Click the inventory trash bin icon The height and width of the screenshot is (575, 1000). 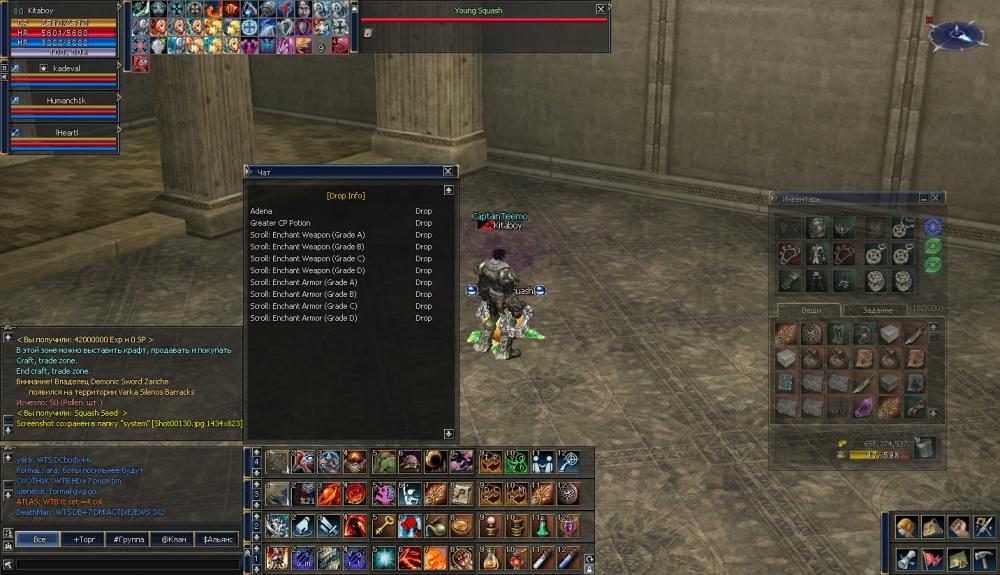coord(926,448)
